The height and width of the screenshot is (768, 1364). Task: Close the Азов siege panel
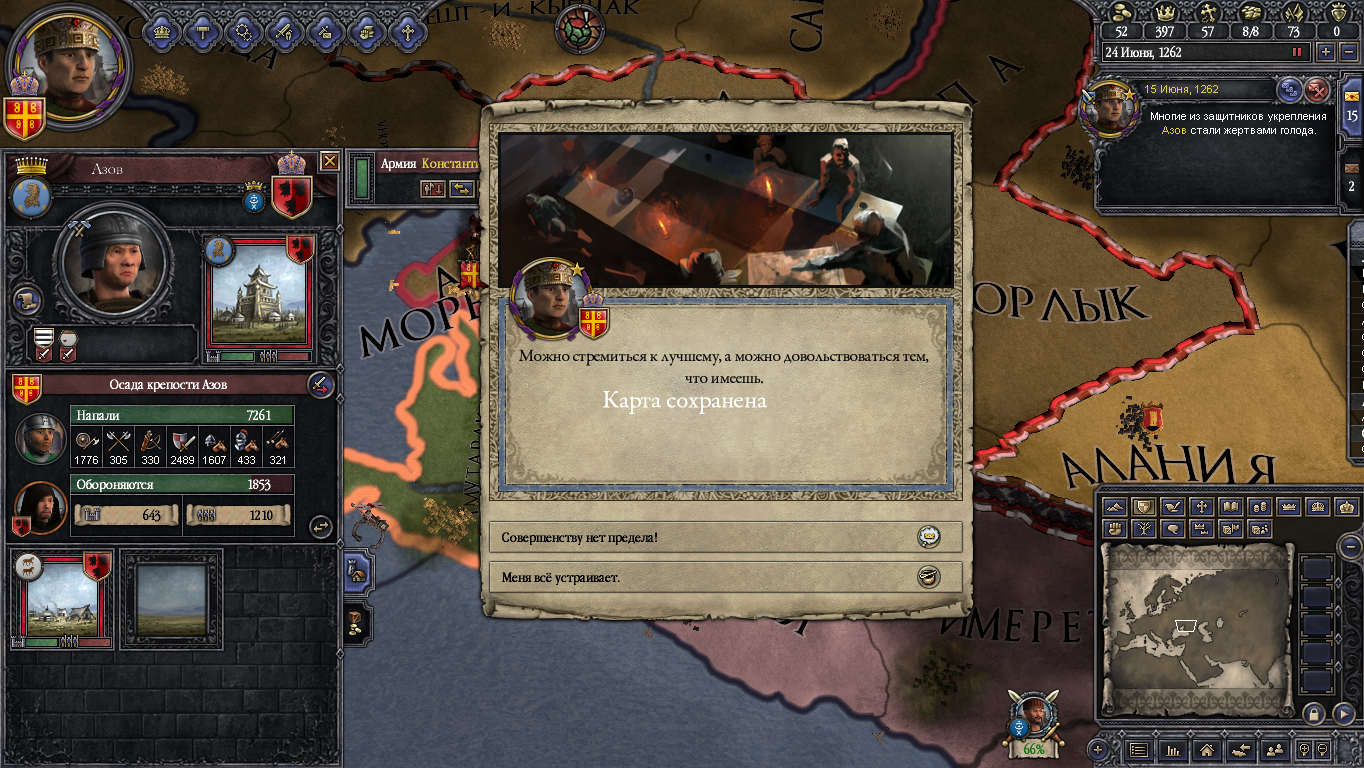tap(329, 161)
